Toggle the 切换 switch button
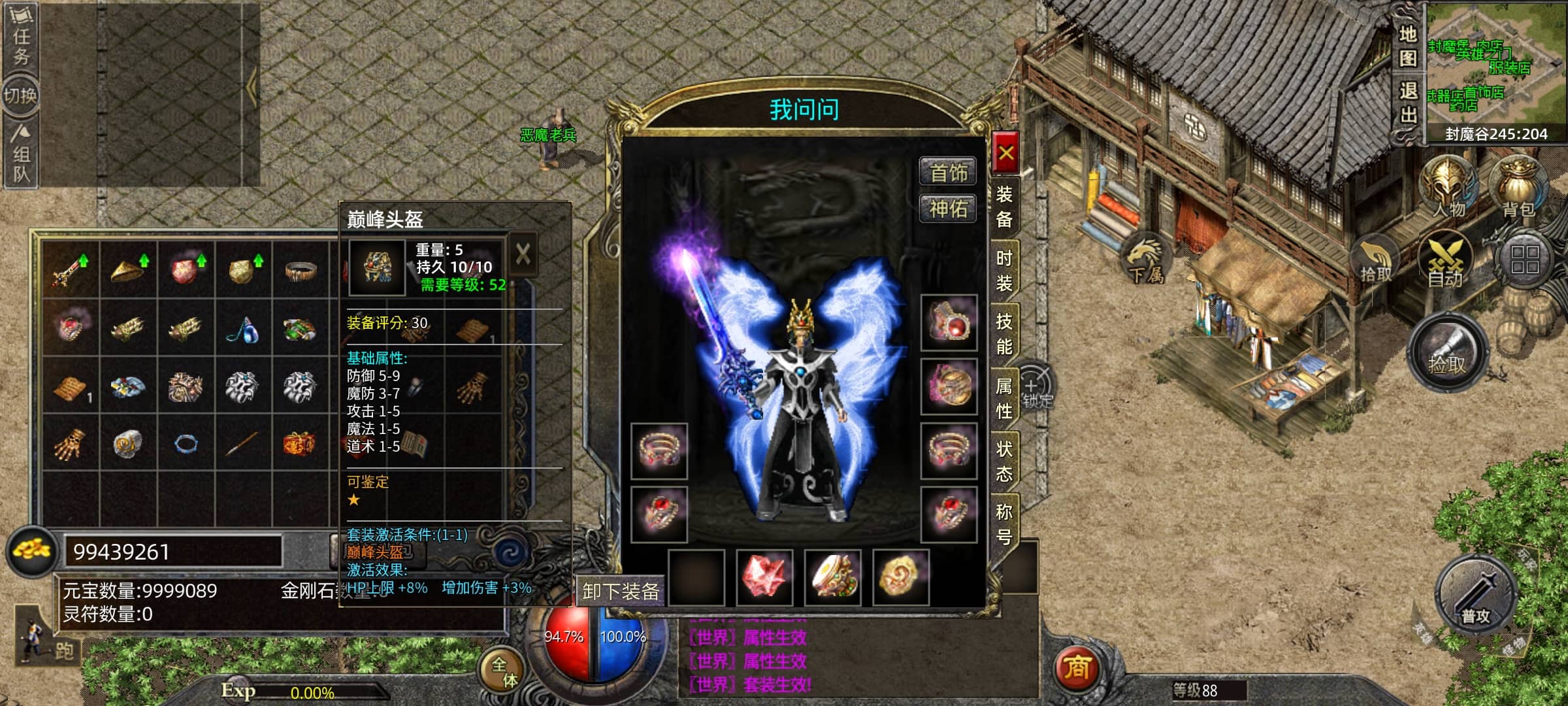 (x=20, y=96)
